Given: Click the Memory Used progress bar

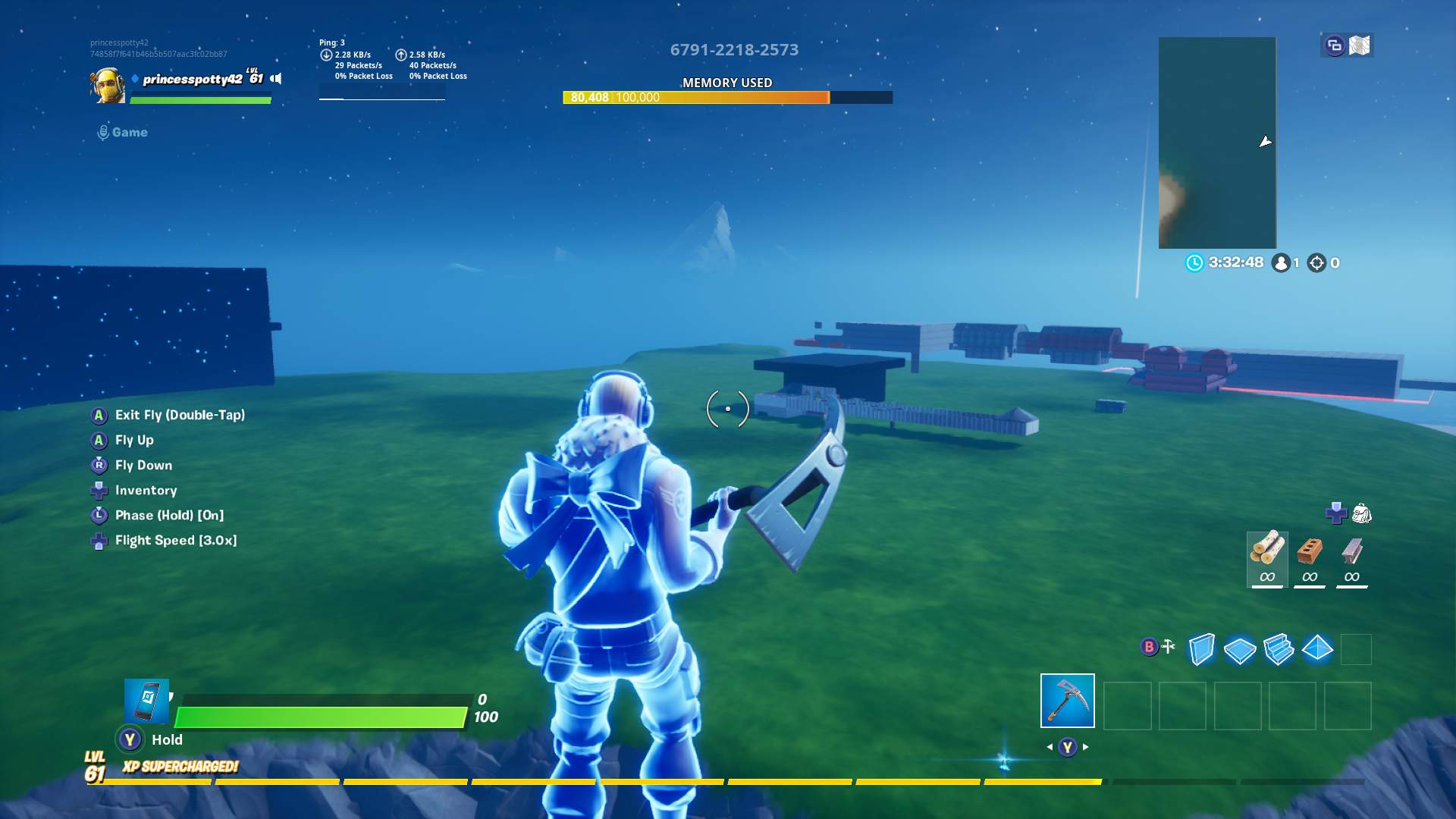Looking at the screenshot, I should click(x=726, y=97).
